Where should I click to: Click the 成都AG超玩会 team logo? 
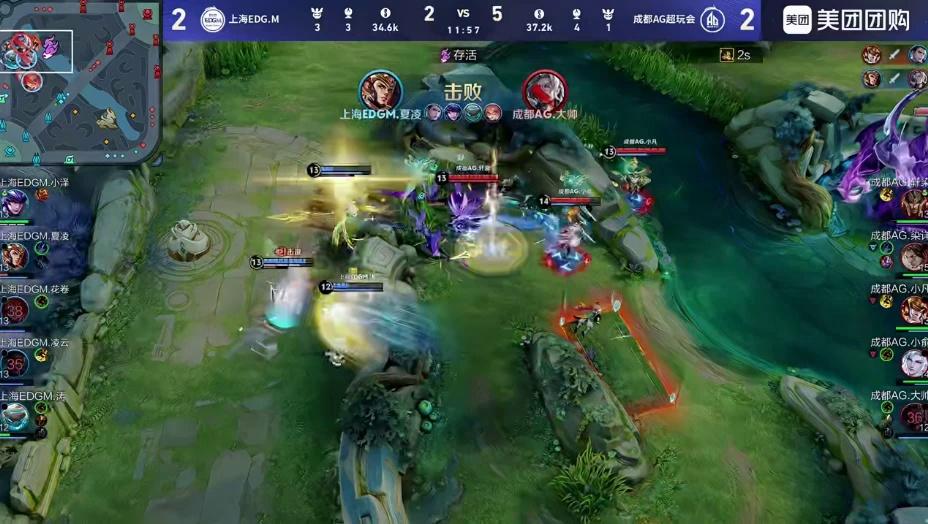[712, 20]
